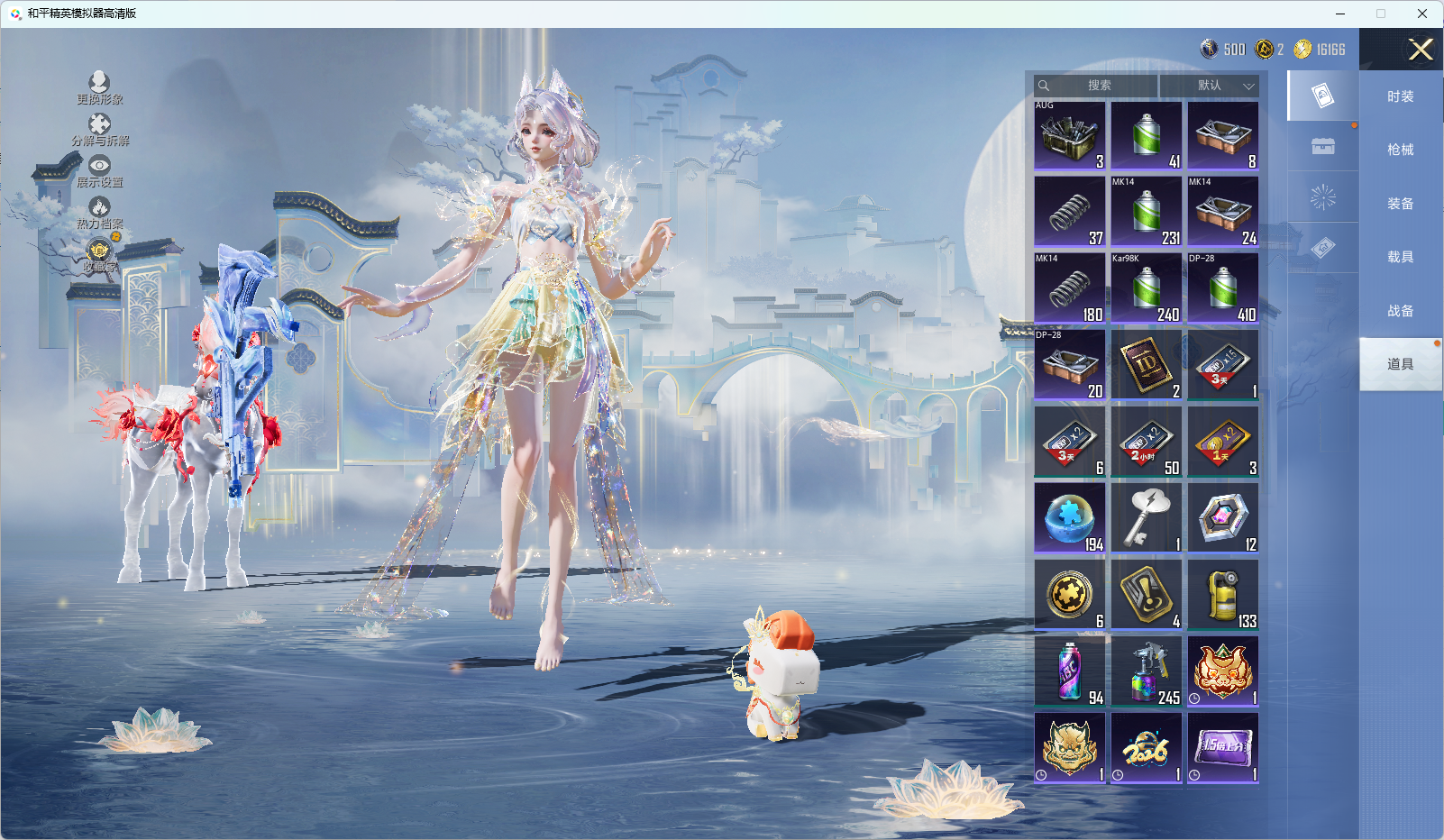
Task: Open the 枪械 category tab
Action: click(1400, 150)
